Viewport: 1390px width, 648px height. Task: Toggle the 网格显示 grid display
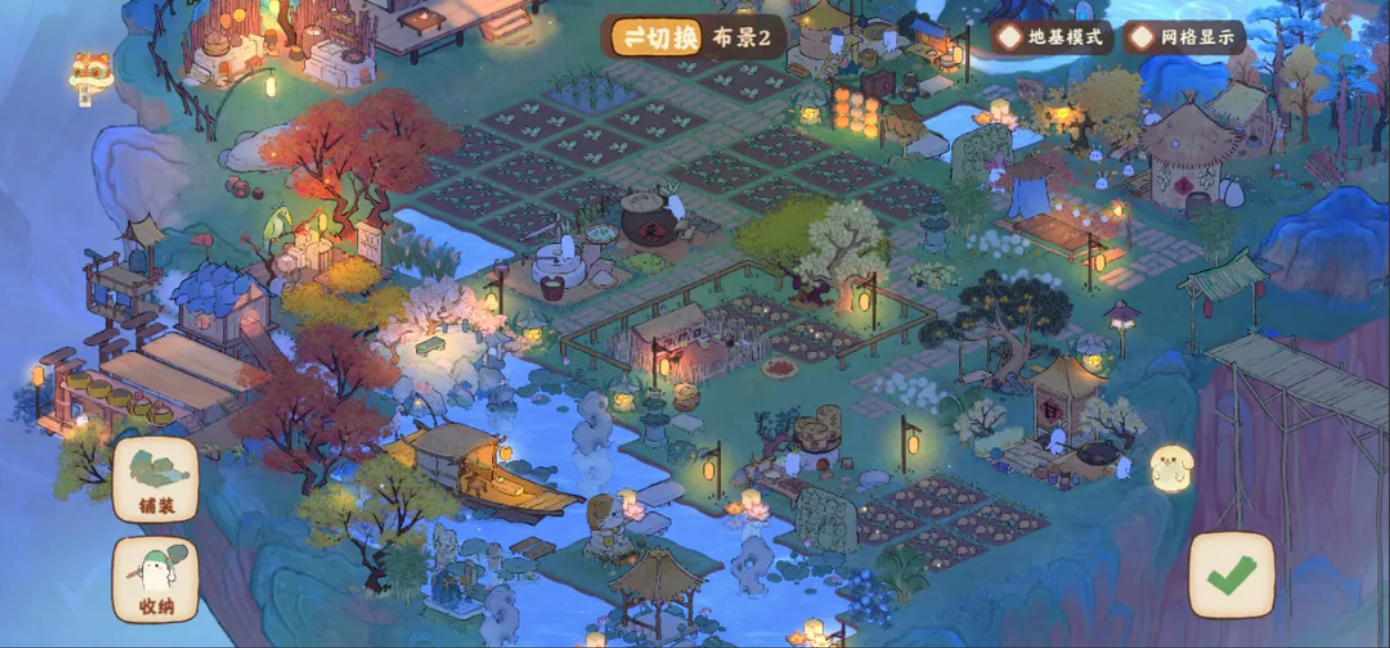(1184, 38)
